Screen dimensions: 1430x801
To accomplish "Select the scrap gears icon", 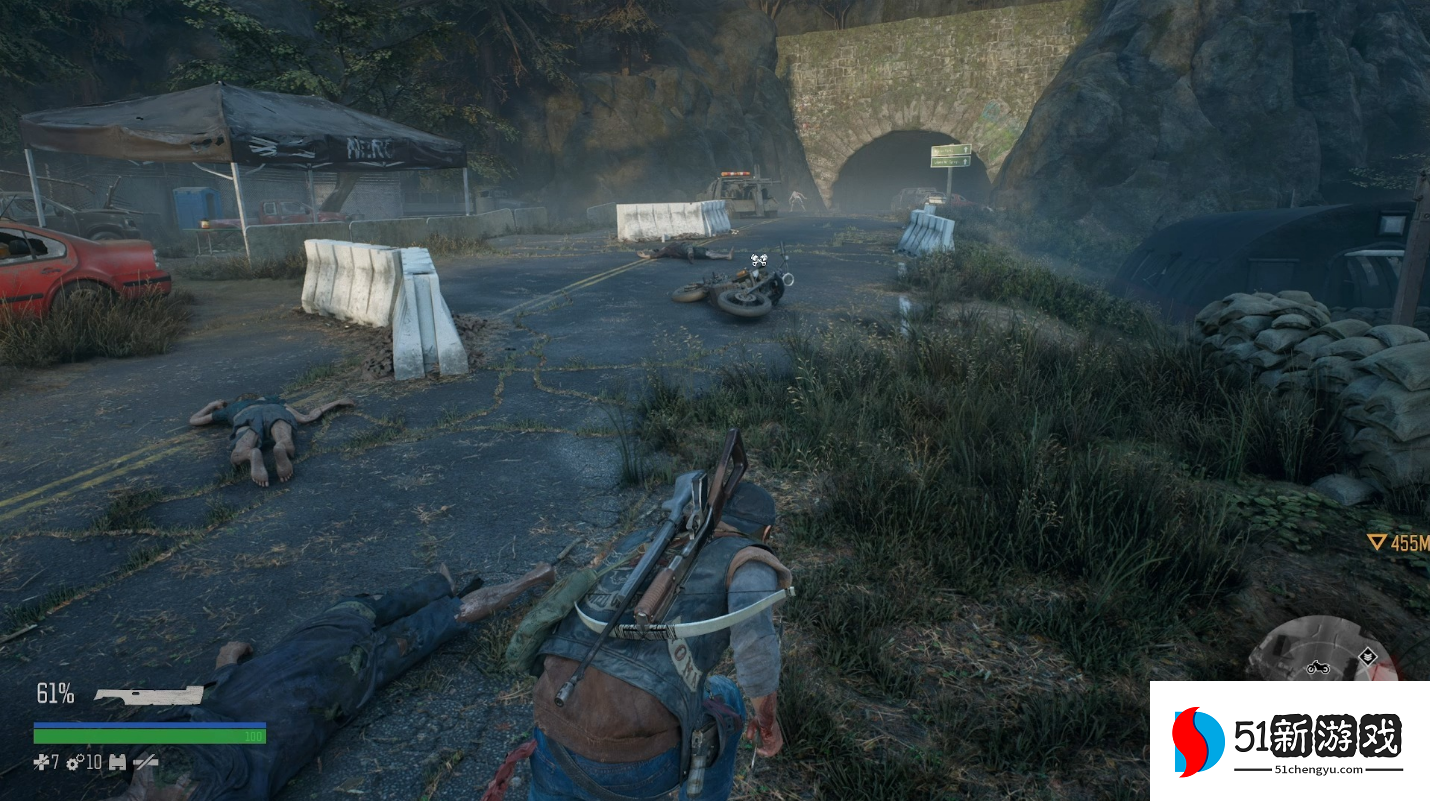I will point(75,762).
